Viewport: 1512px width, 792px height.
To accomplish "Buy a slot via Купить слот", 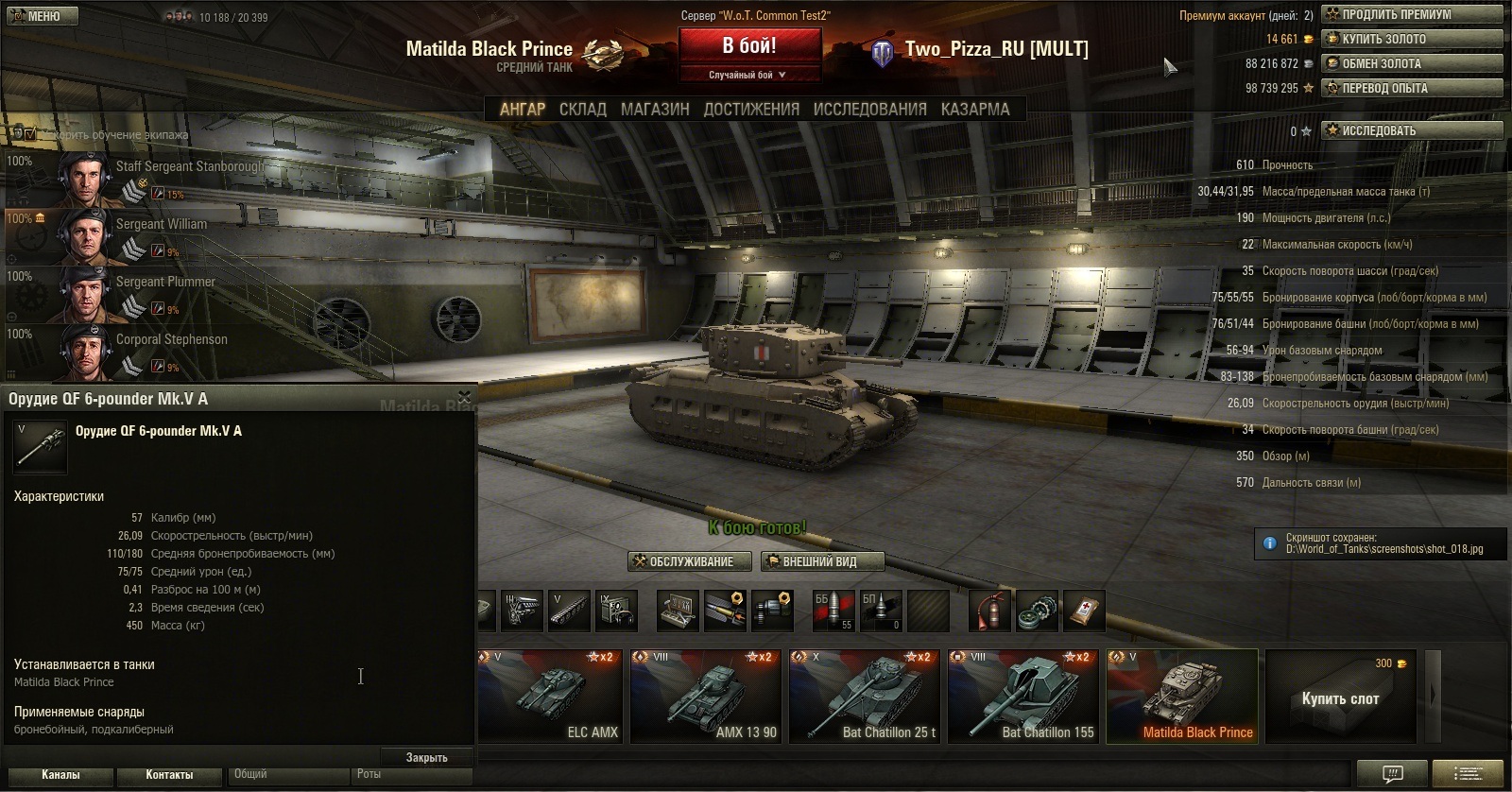I will 1340,697.
